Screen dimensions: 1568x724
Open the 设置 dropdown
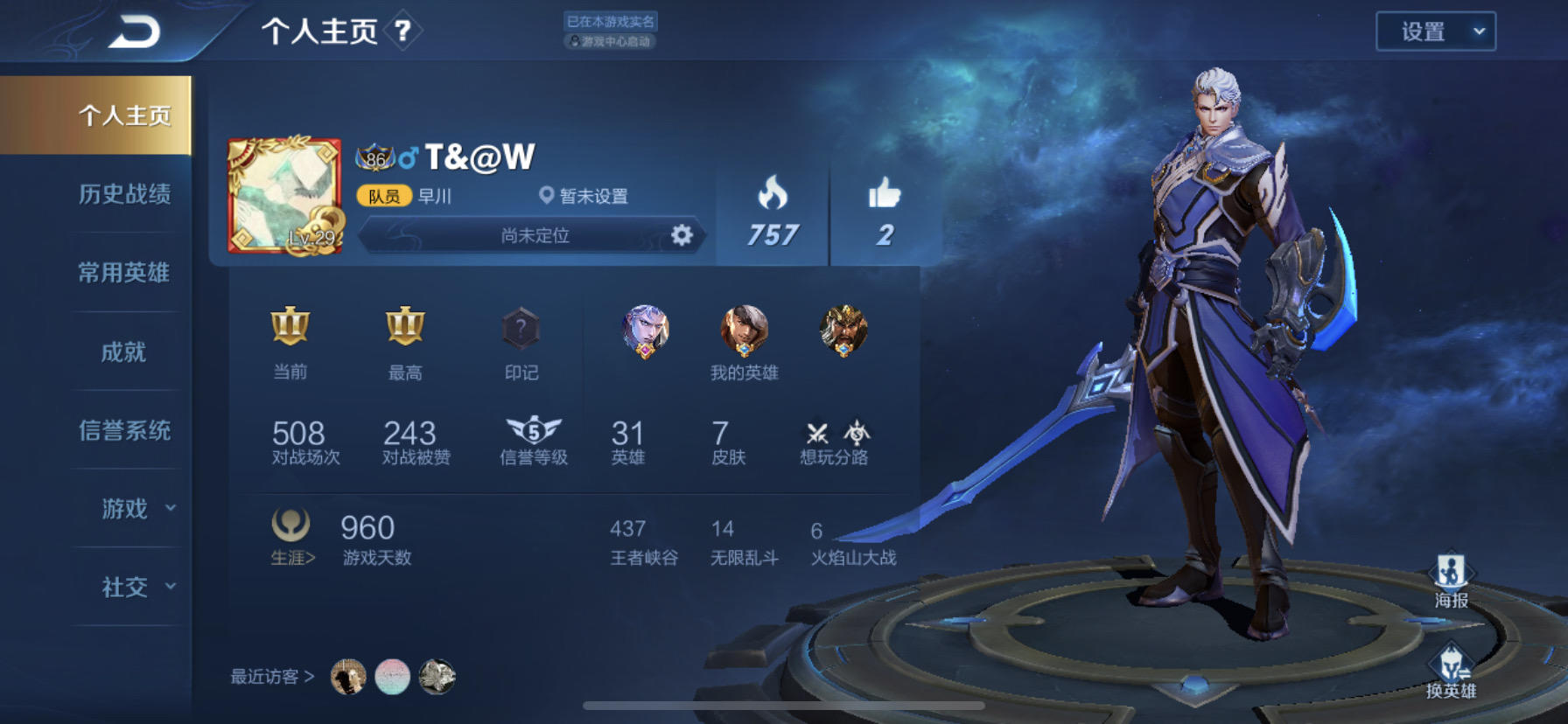(x=1435, y=31)
